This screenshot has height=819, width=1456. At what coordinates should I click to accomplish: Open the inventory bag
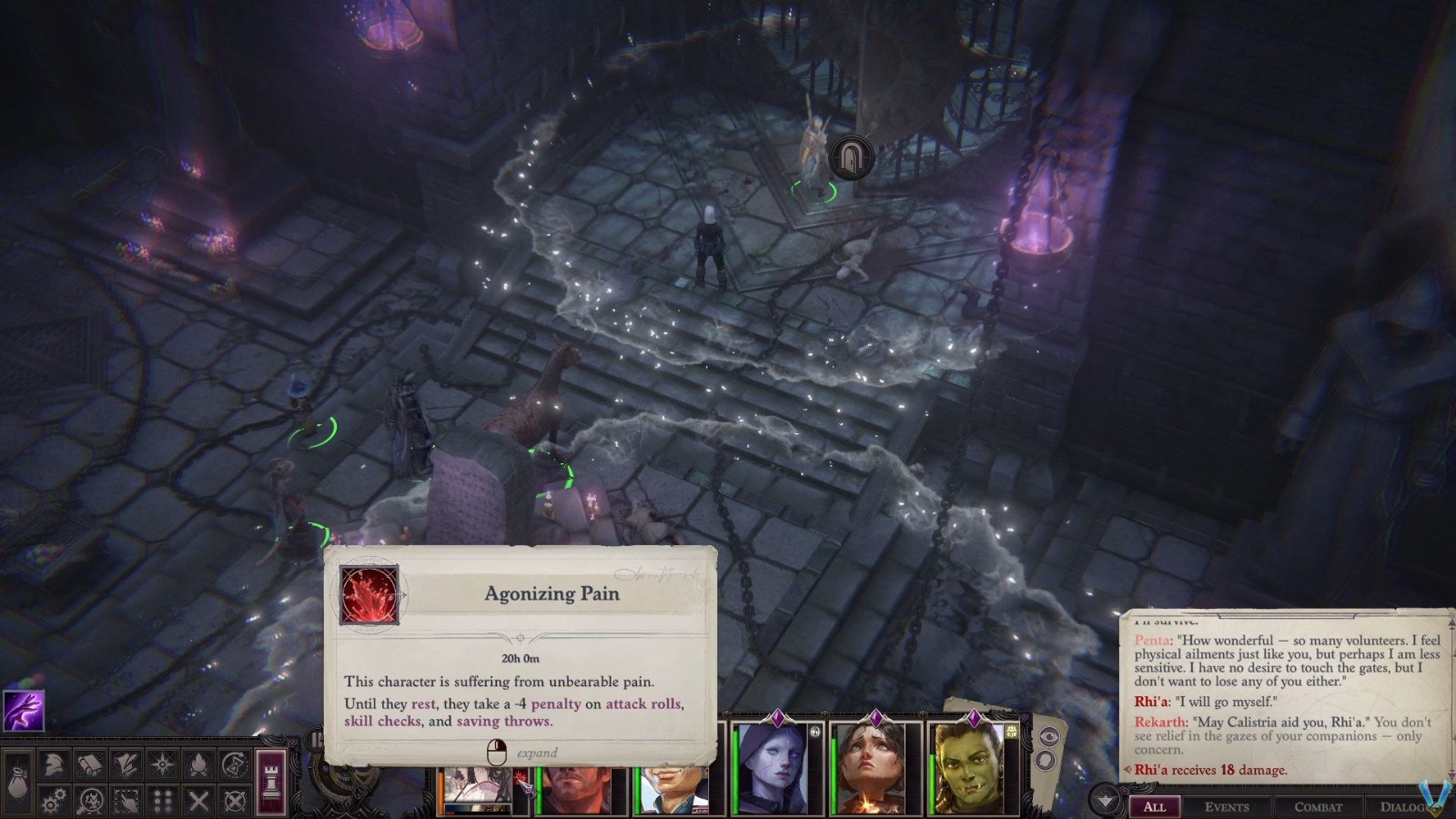click(16, 784)
